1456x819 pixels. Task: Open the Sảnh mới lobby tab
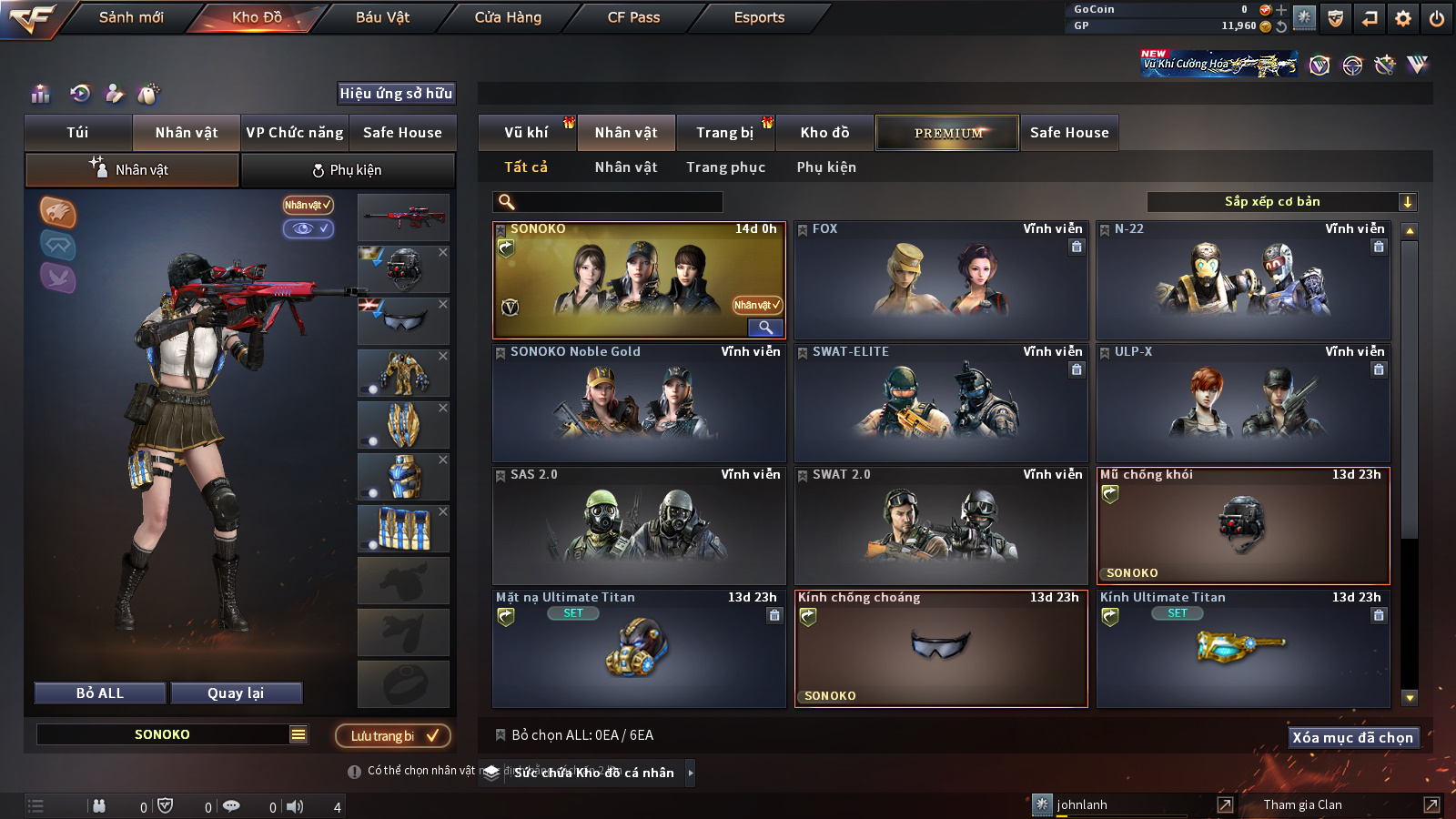131,17
